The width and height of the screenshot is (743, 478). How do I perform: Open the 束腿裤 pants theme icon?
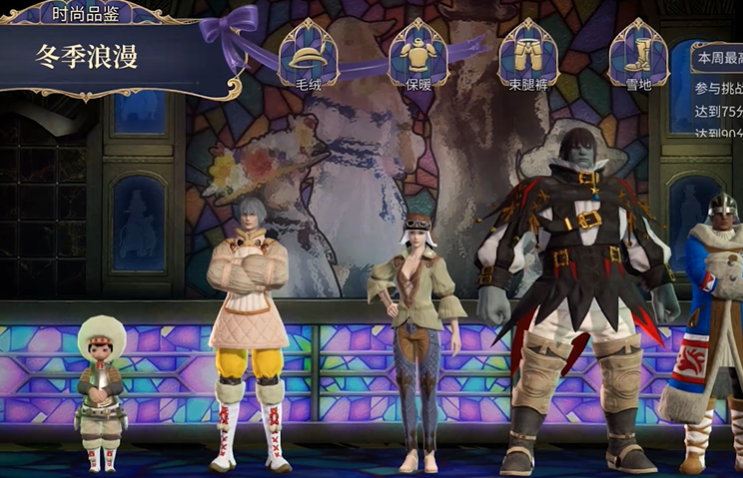pyautogui.click(x=528, y=55)
